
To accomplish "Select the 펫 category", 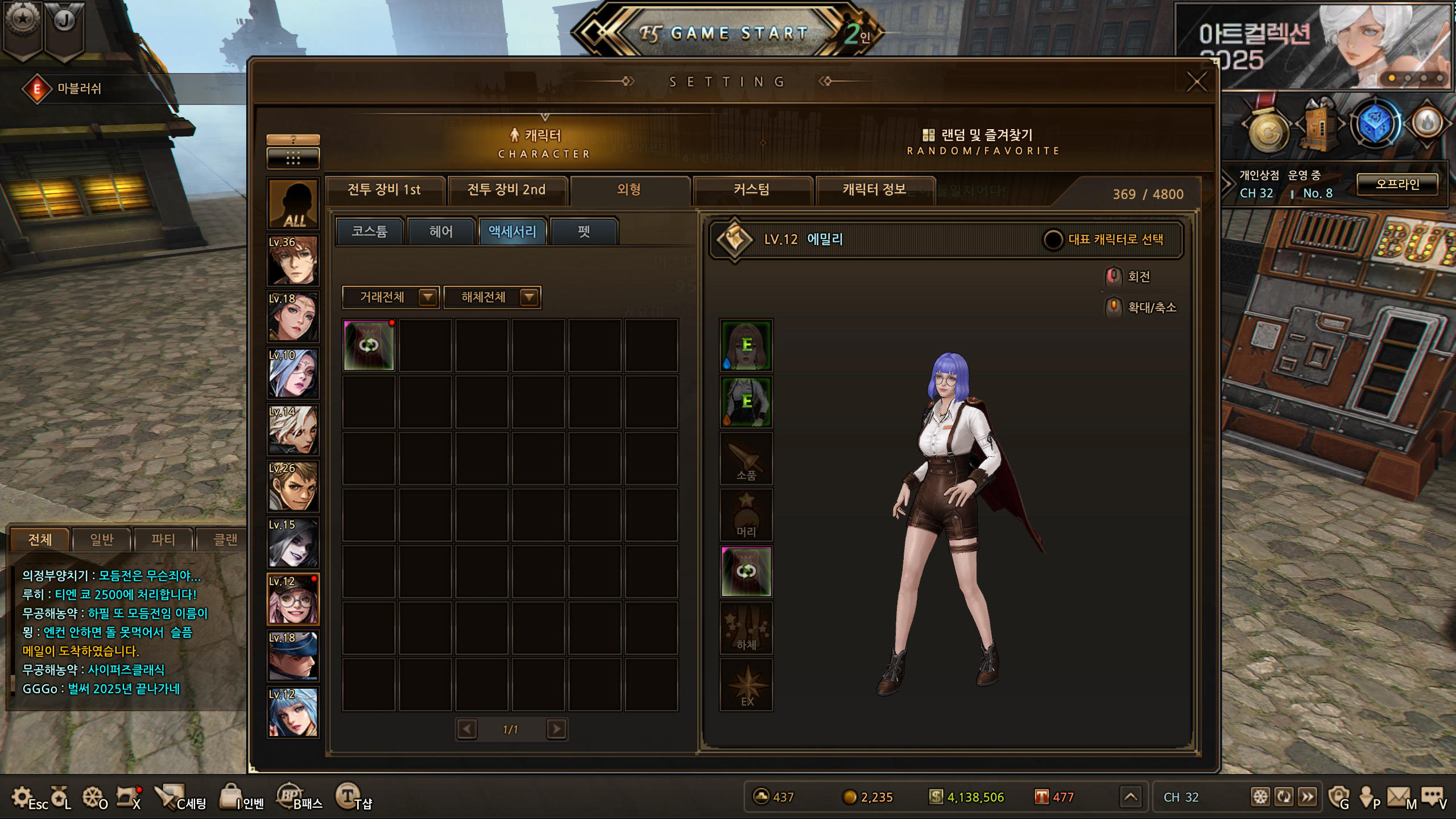I will [584, 231].
